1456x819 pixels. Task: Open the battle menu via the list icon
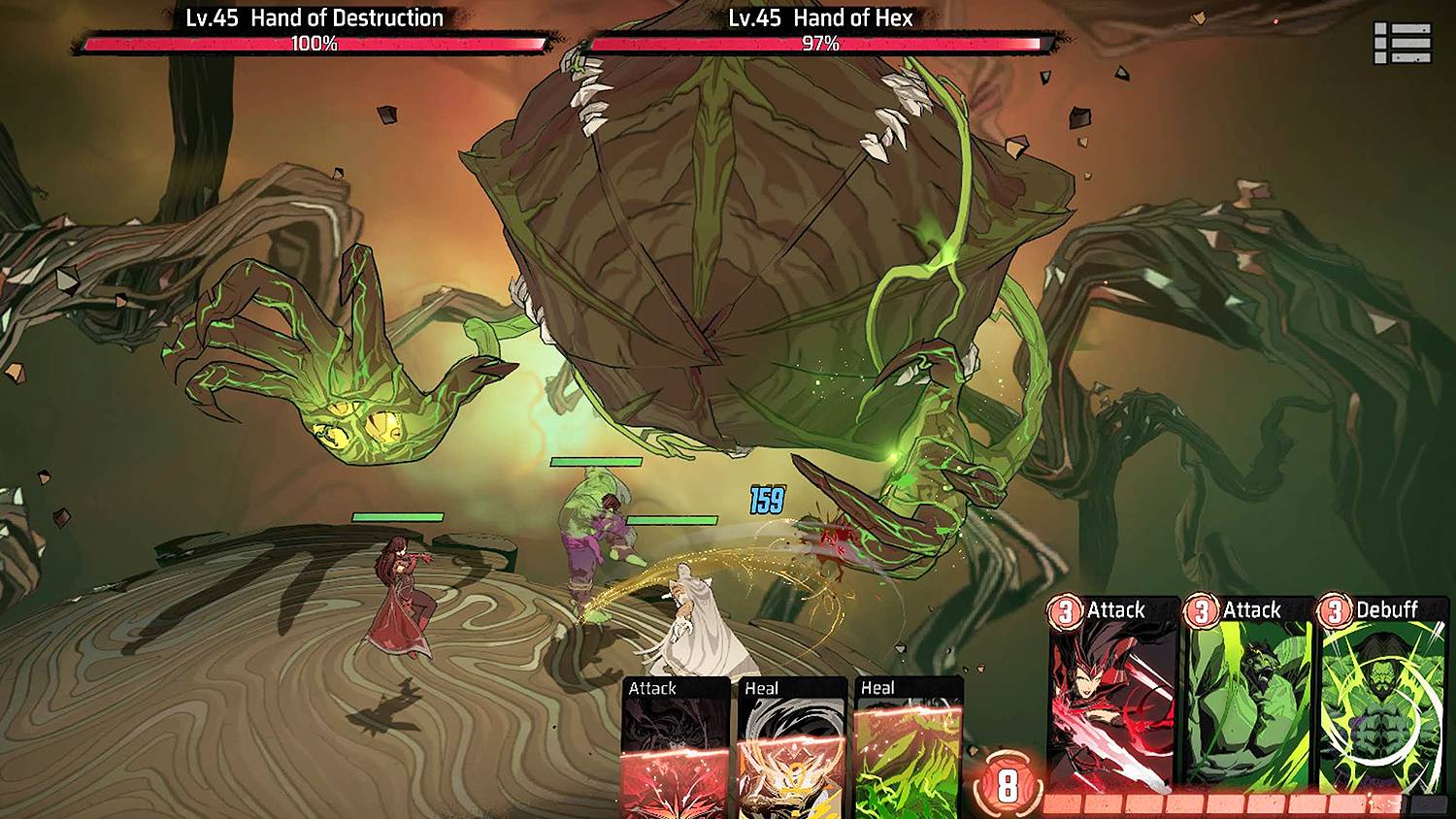point(1401,39)
